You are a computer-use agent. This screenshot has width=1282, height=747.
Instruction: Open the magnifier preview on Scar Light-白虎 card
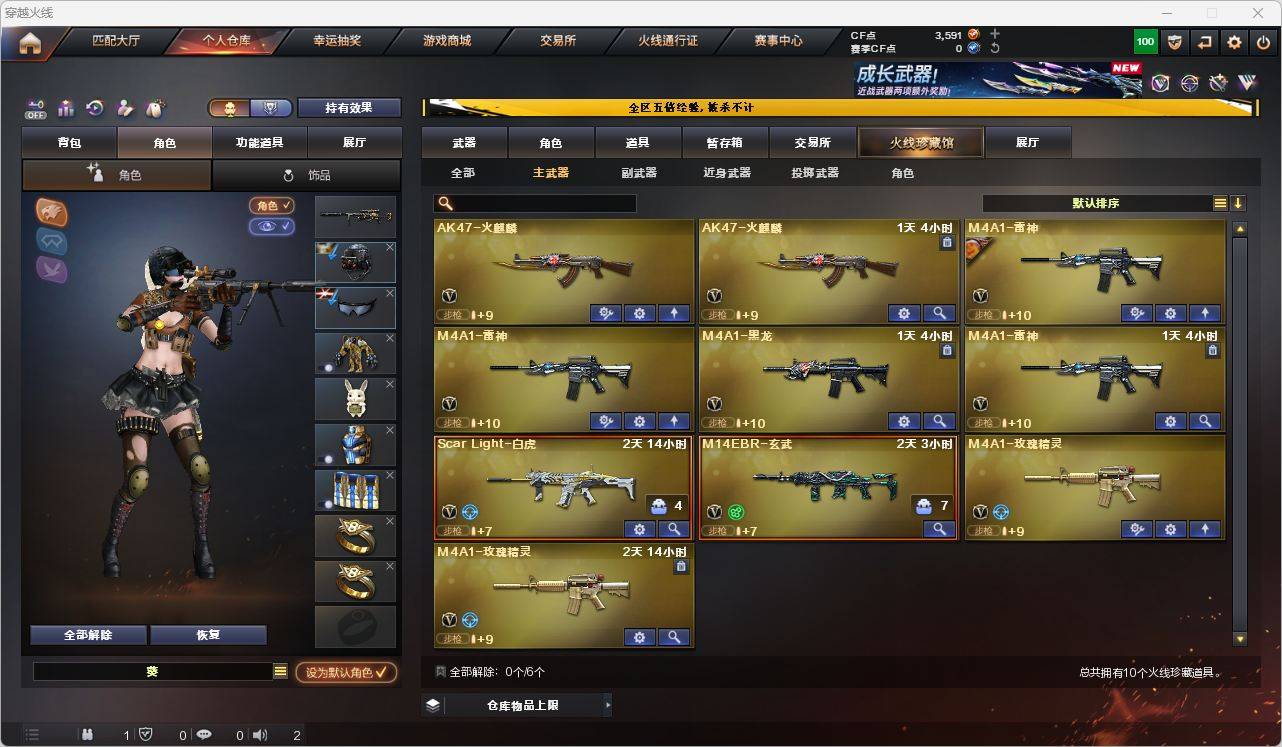point(674,529)
